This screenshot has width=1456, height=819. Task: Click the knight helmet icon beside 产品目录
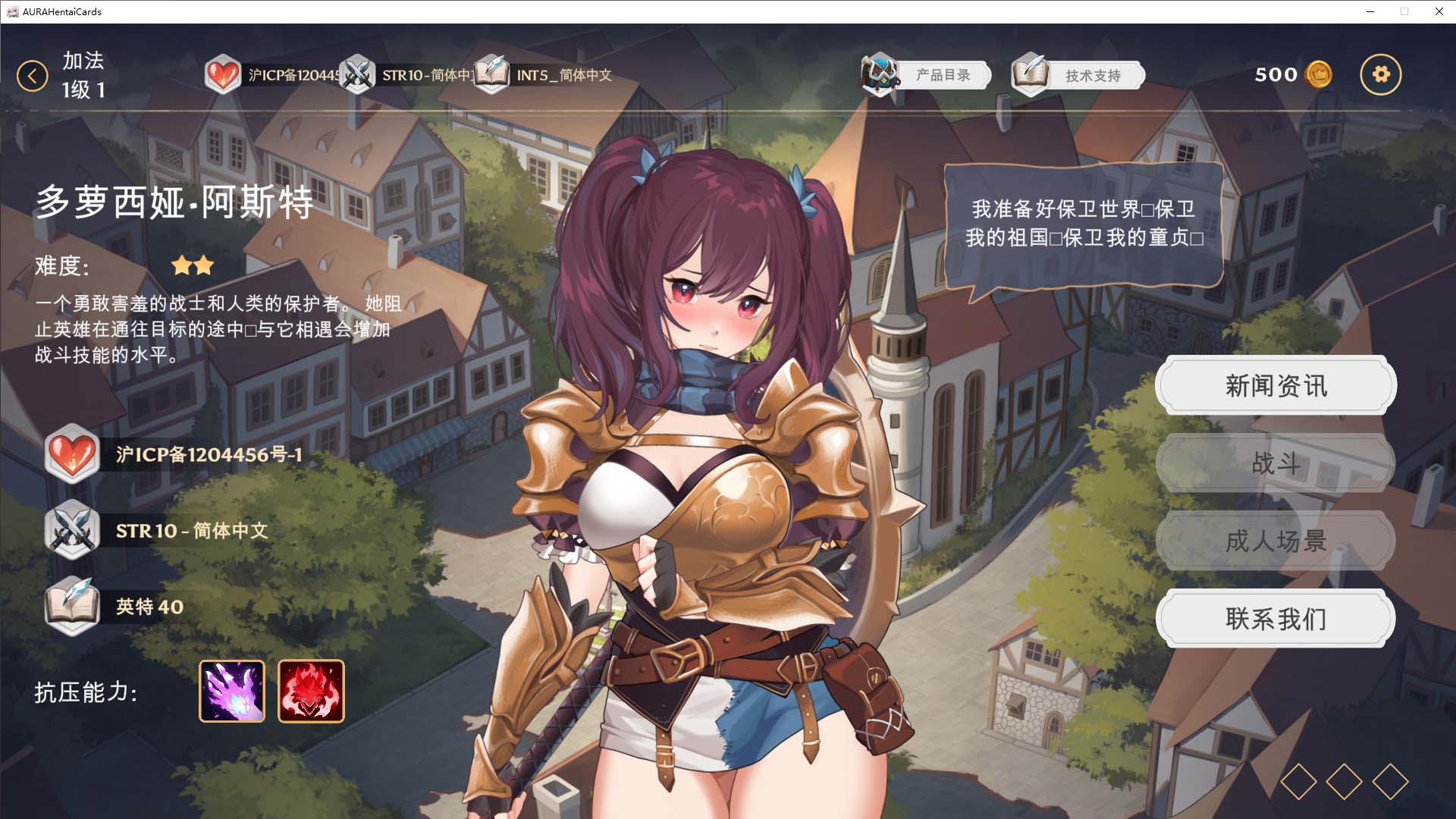coord(880,74)
